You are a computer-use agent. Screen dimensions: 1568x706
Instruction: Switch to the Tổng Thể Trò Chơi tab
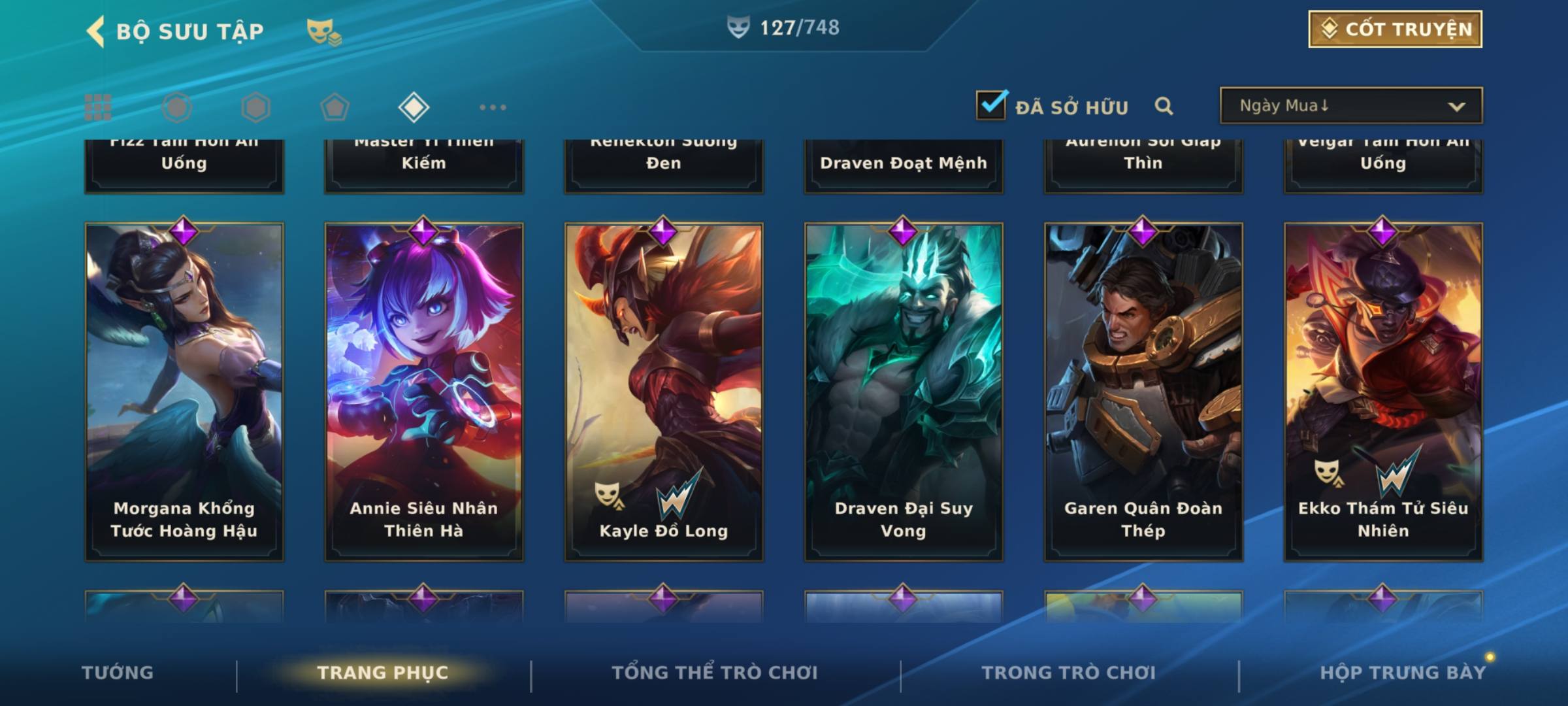point(715,673)
